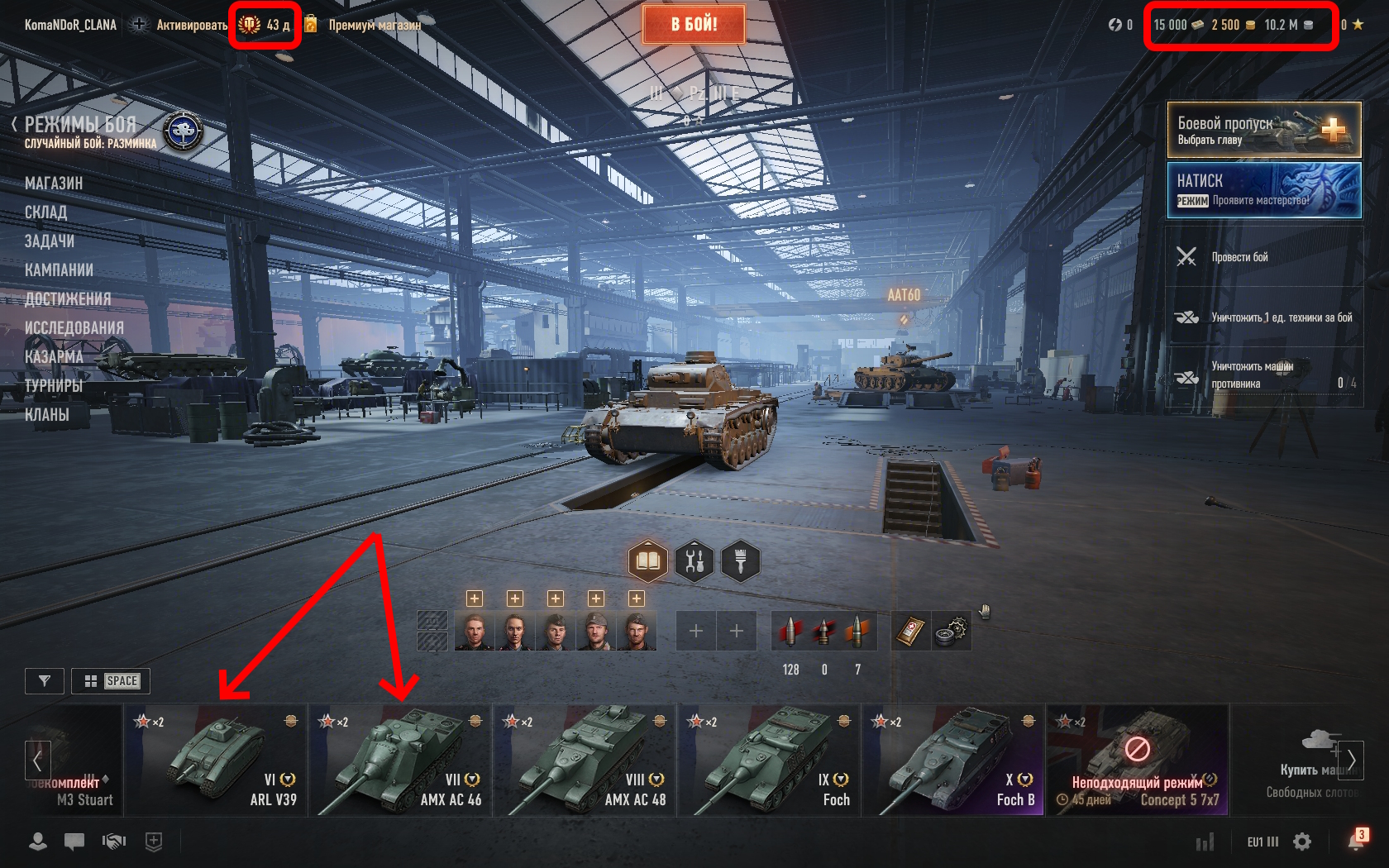
Task: Choose the AMX AC 48 tank card
Action: (585, 760)
